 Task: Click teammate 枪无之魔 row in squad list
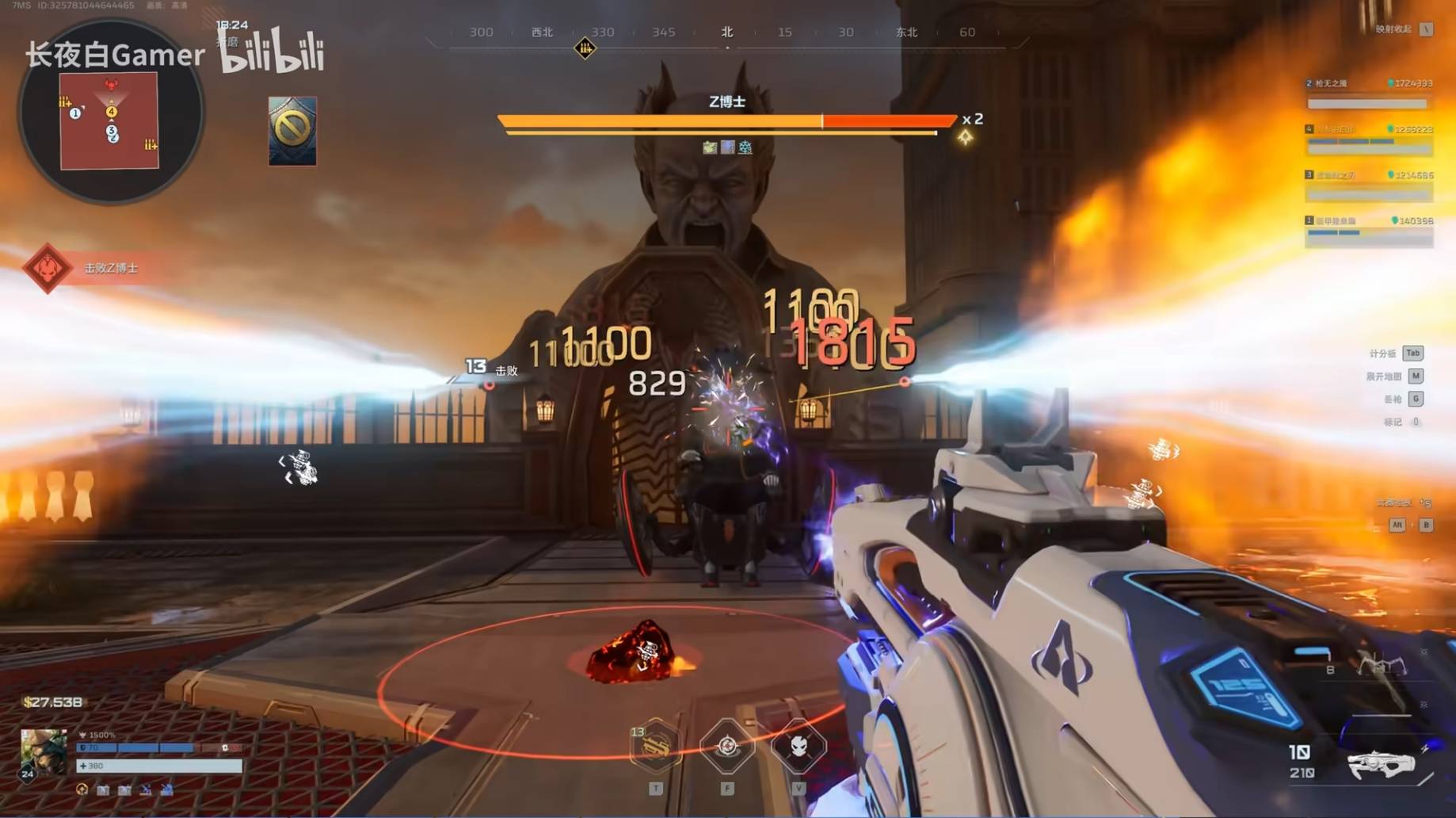[x=1368, y=94]
